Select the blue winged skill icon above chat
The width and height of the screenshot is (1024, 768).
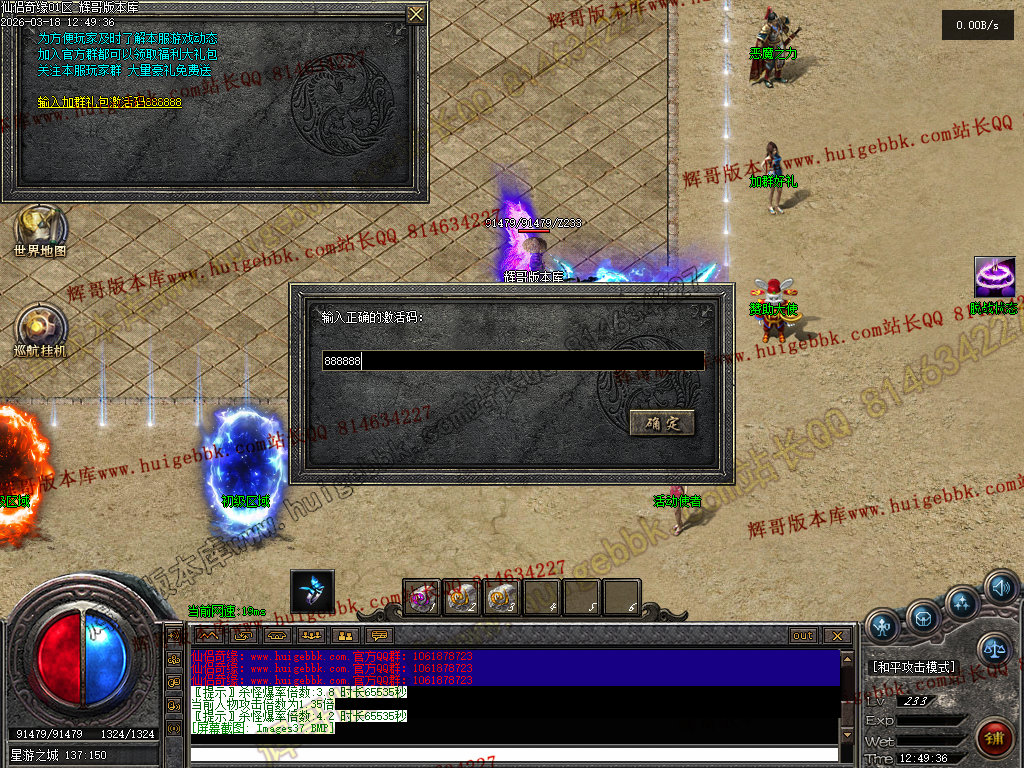(x=312, y=590)
